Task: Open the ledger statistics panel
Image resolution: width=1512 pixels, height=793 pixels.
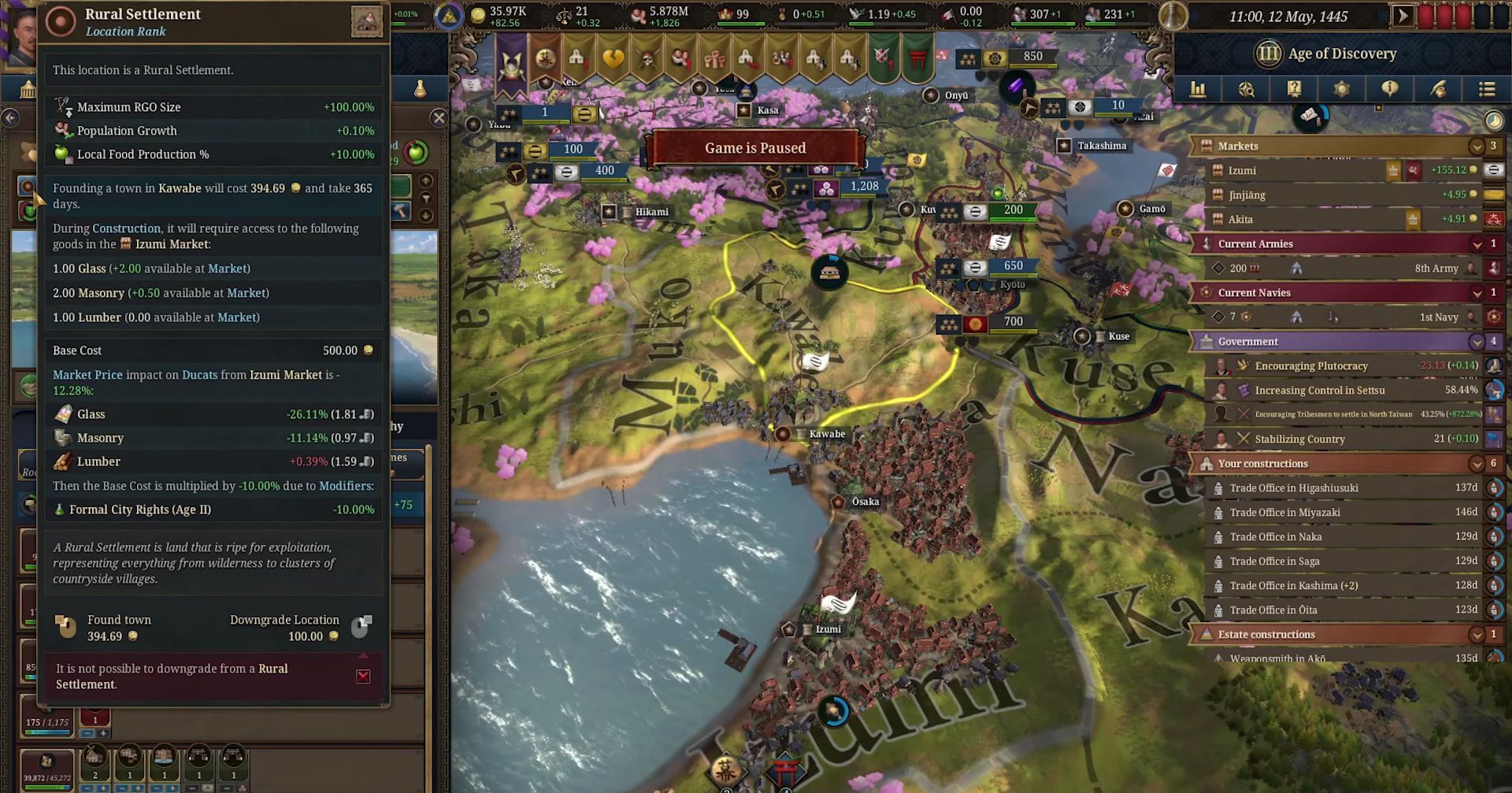Action: tap(1198, 89)
